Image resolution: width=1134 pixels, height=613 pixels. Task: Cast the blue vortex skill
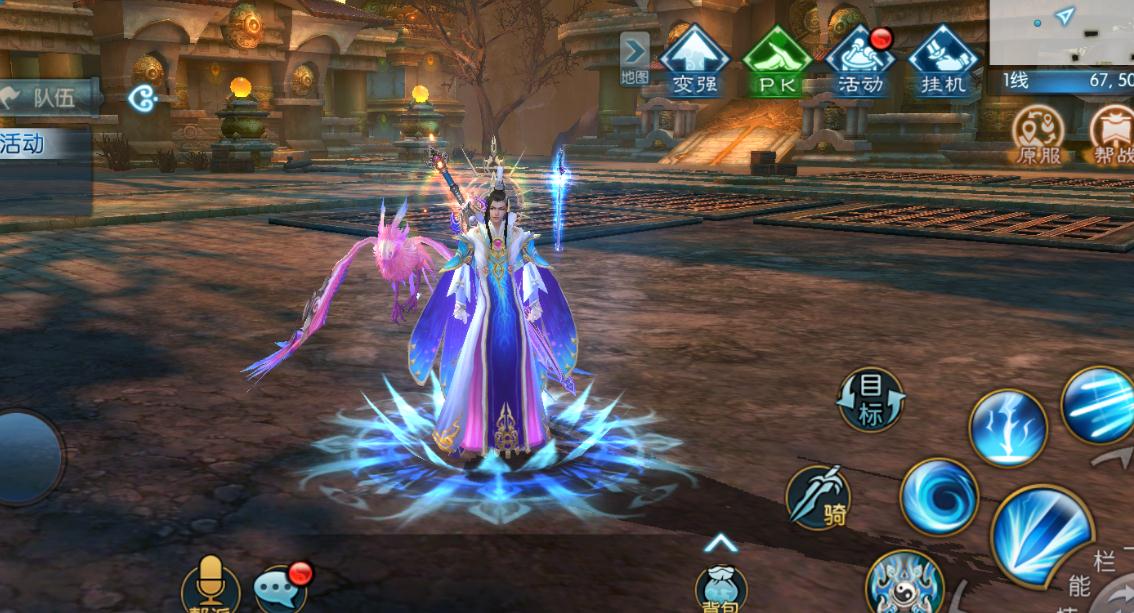(x=938, y=496)
